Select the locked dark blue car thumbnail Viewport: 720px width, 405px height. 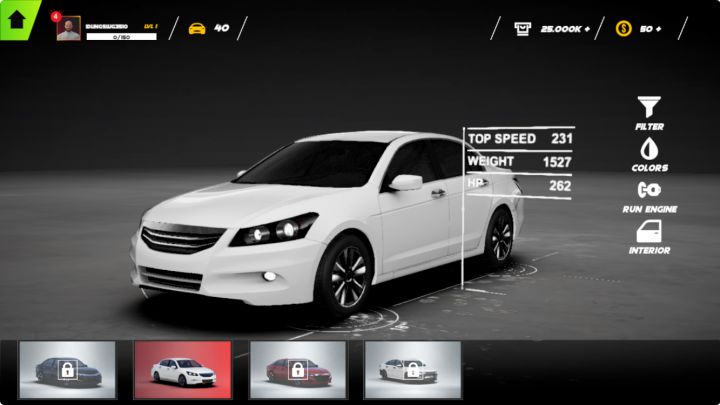pyautogui.click(x=67, y=370)
